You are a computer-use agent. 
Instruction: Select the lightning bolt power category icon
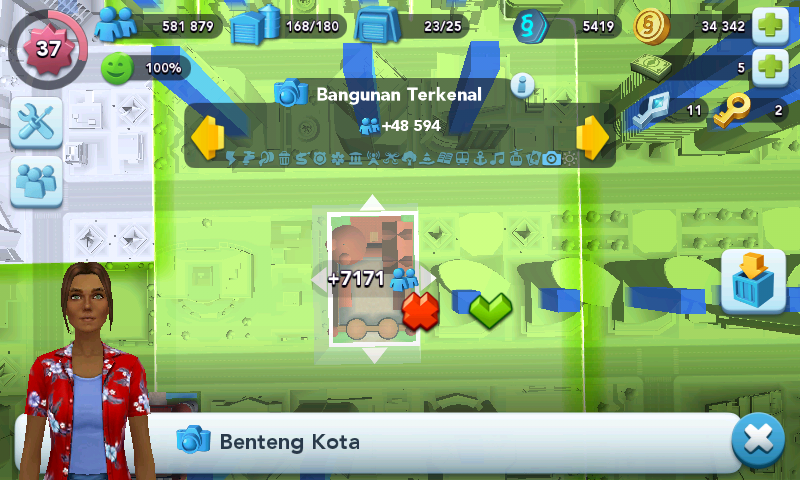231,158
